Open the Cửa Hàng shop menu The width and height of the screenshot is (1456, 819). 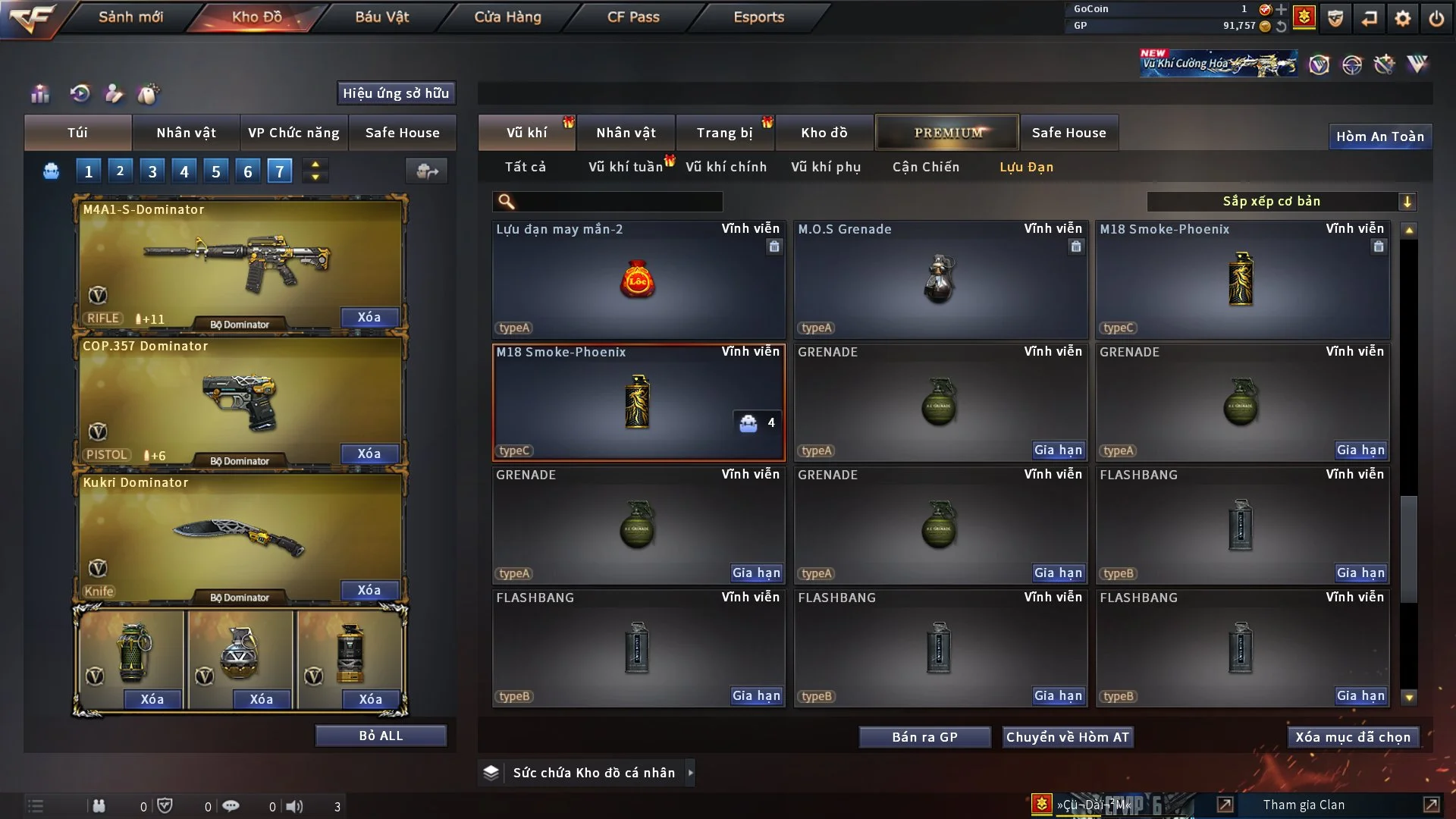point(507,17)
